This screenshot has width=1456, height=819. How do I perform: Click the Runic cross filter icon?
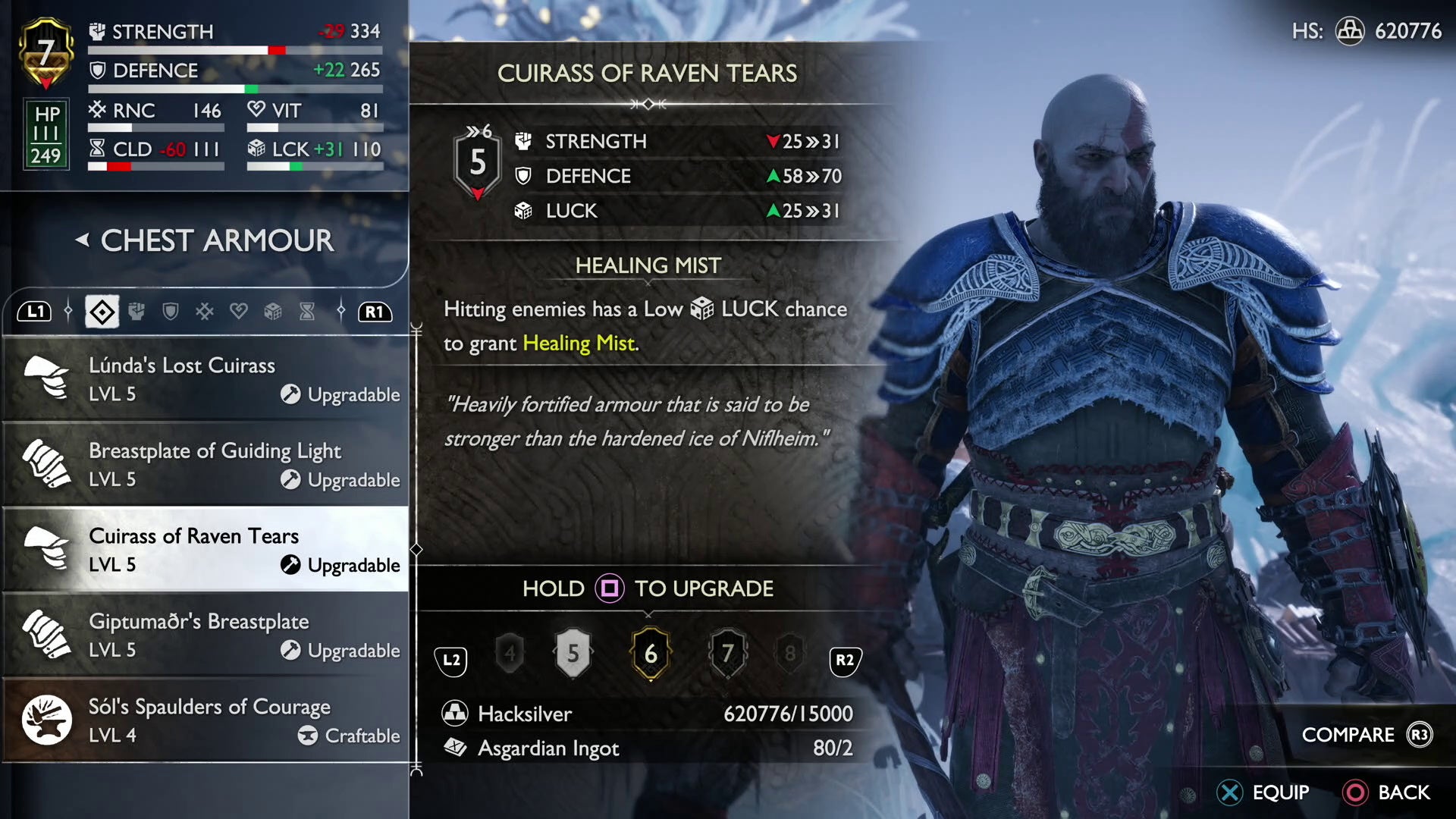point(205,312)
